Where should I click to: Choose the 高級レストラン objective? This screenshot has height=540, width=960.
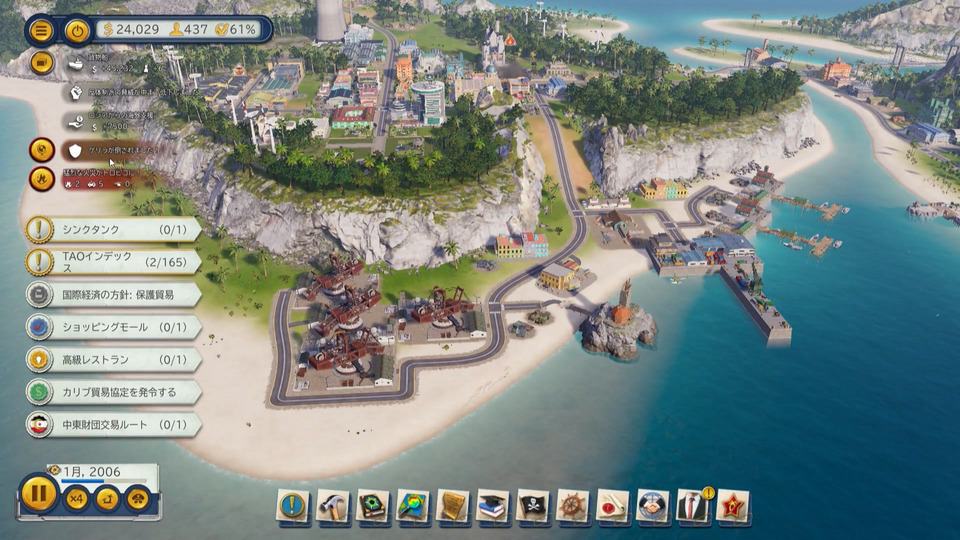pos(112,359)
